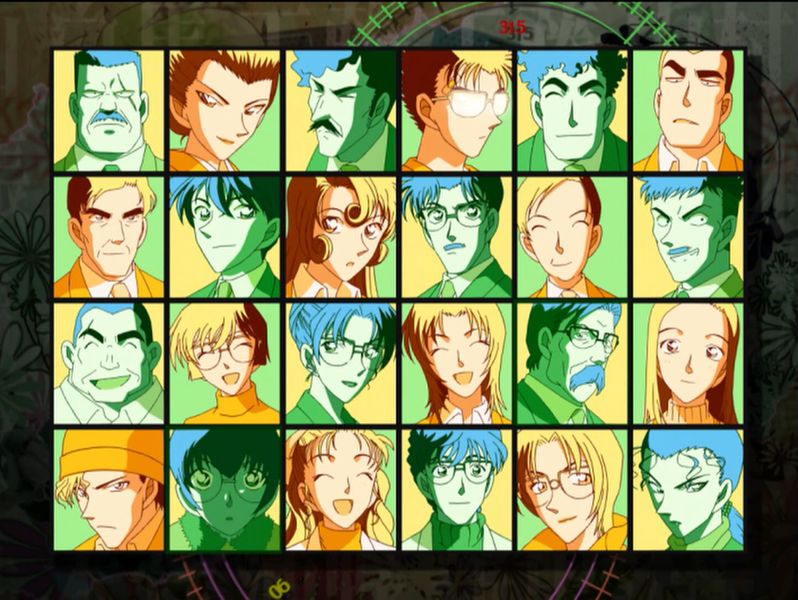Click the green boy with glasses and scarf
This screenshot has width=798, height=600.
click(x=456, y=489)
